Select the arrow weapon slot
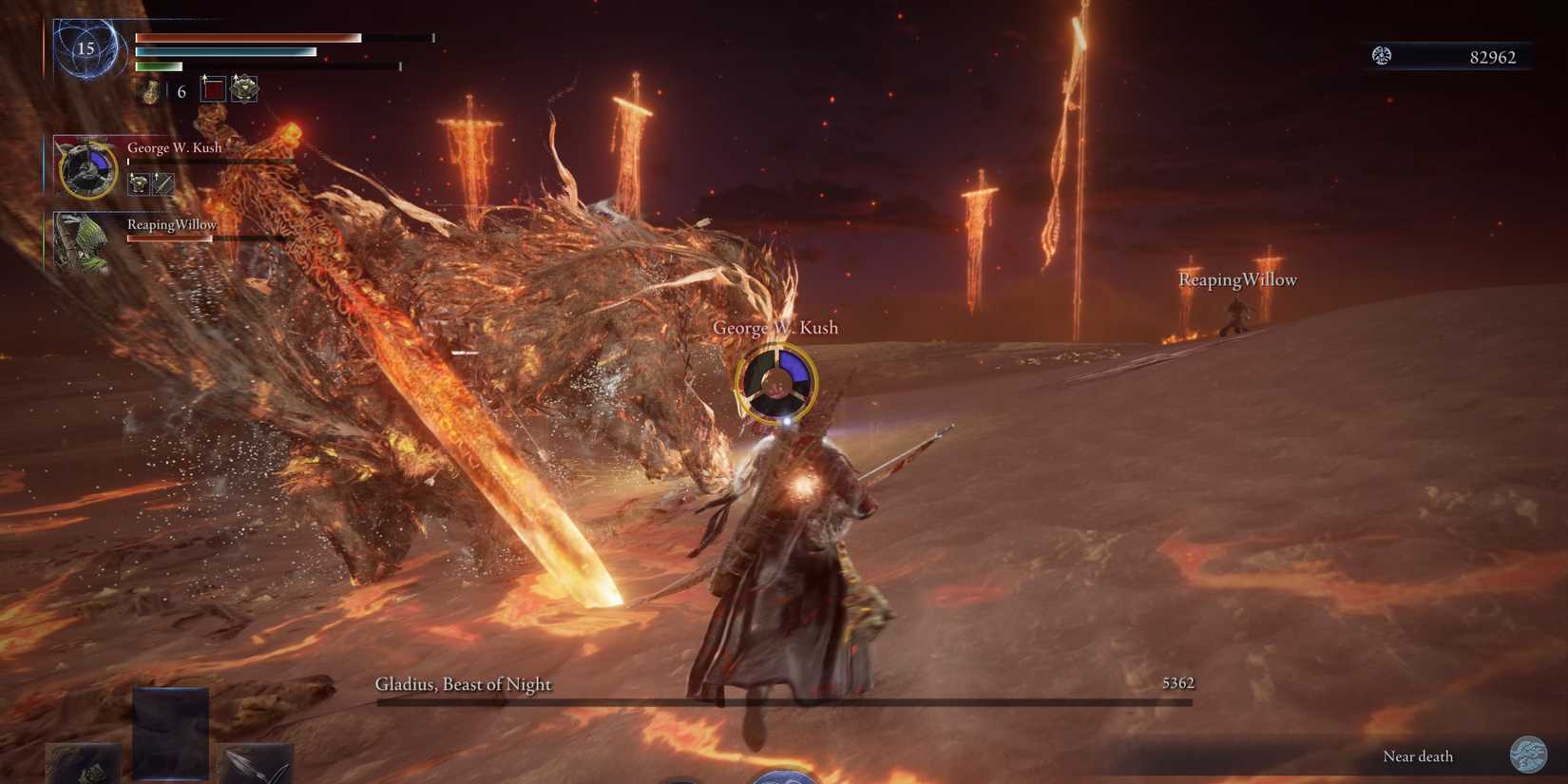 [x=255, y=765]
